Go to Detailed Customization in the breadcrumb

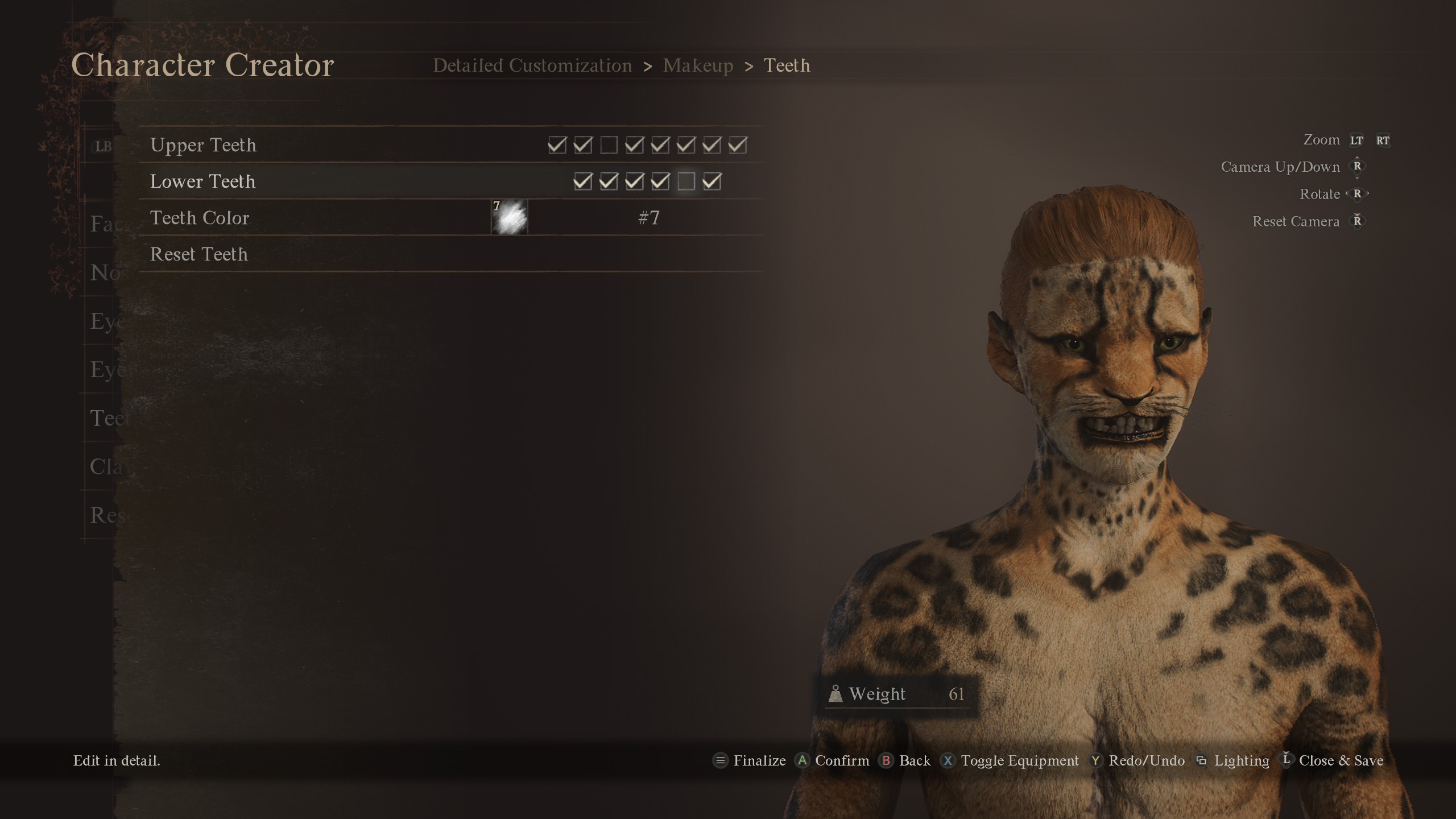[532, 66]
